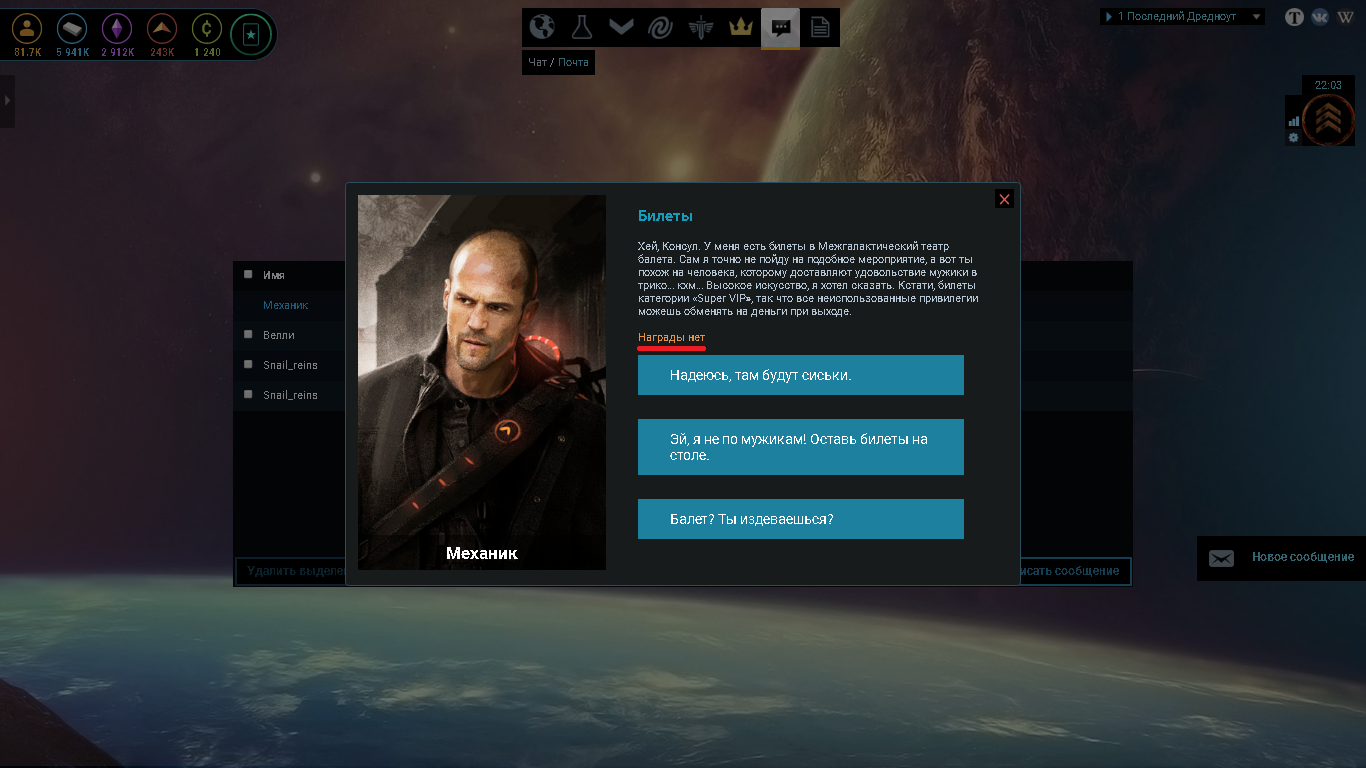Image resolution: width=1366 pixels, height=768 pixels.
Task: Open the globe planet view icon
Action: pos(542,27)
